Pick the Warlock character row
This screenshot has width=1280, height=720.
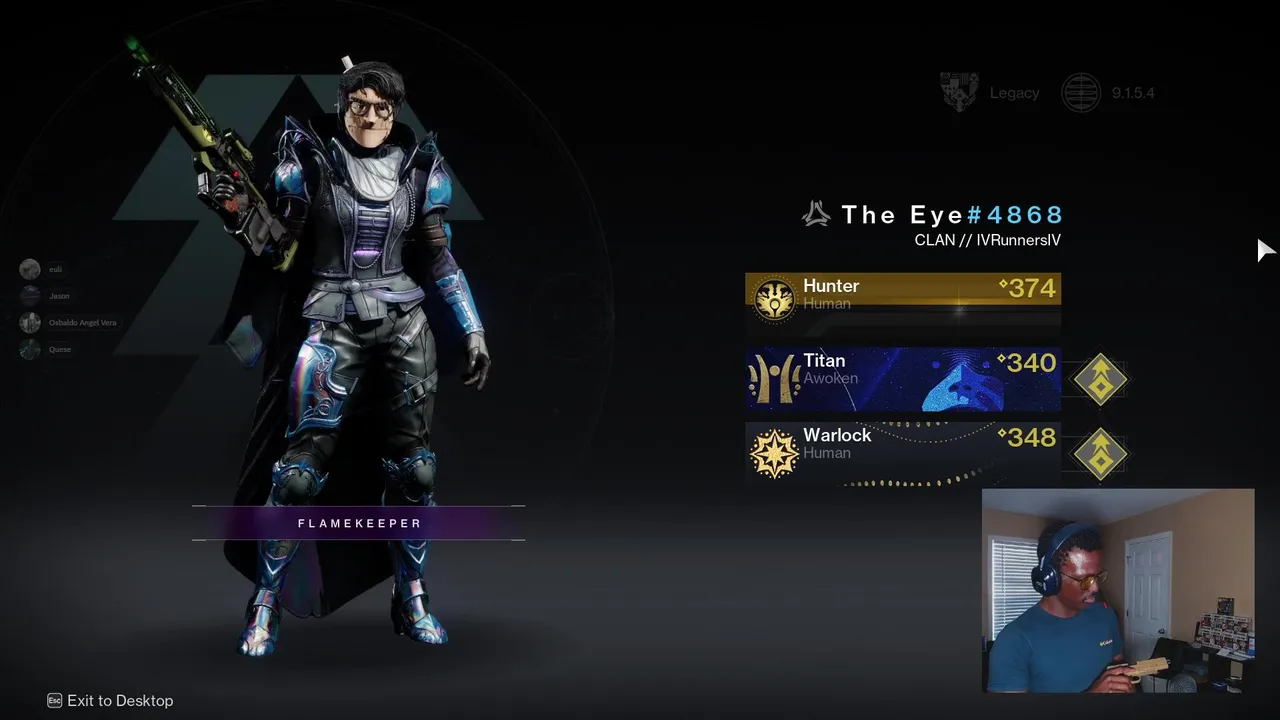pyautogui.click(x=902, y=453)
